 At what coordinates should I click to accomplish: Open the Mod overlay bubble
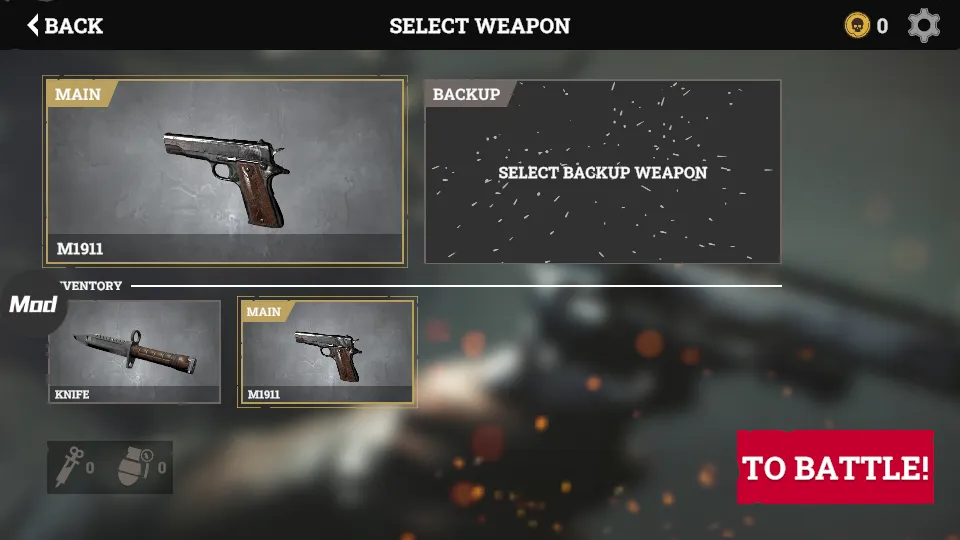click(32, 304)
